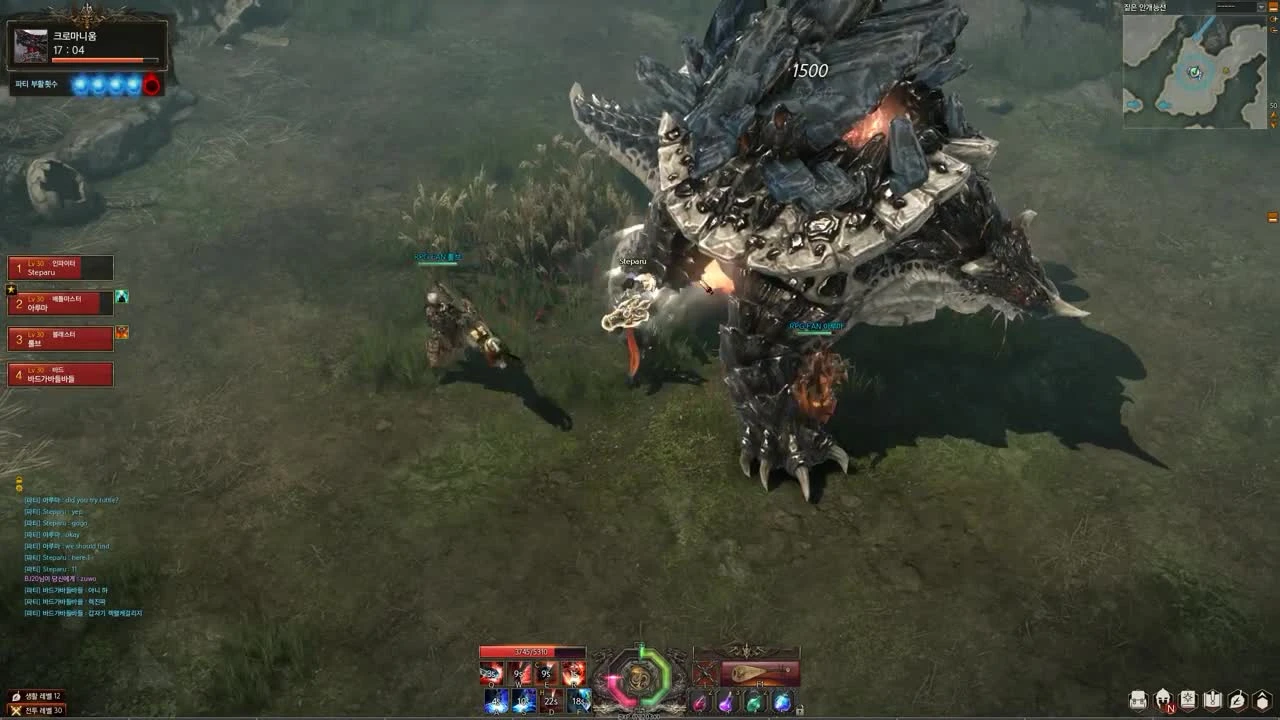Expand the minimap showing 짙은 안개능선
1280x720 pixels.
pos(1195,70)
